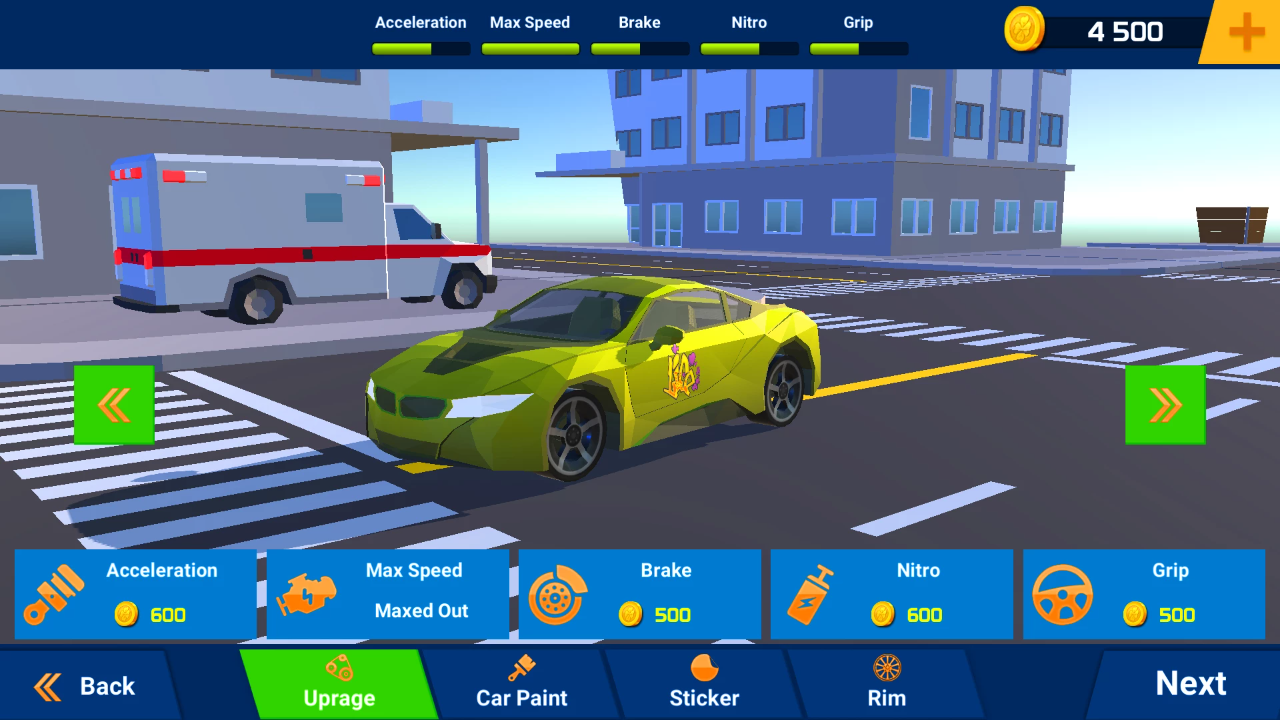Click the left arrow to change cars
The width and height of the screenshot is (1280, 720).
114,404
